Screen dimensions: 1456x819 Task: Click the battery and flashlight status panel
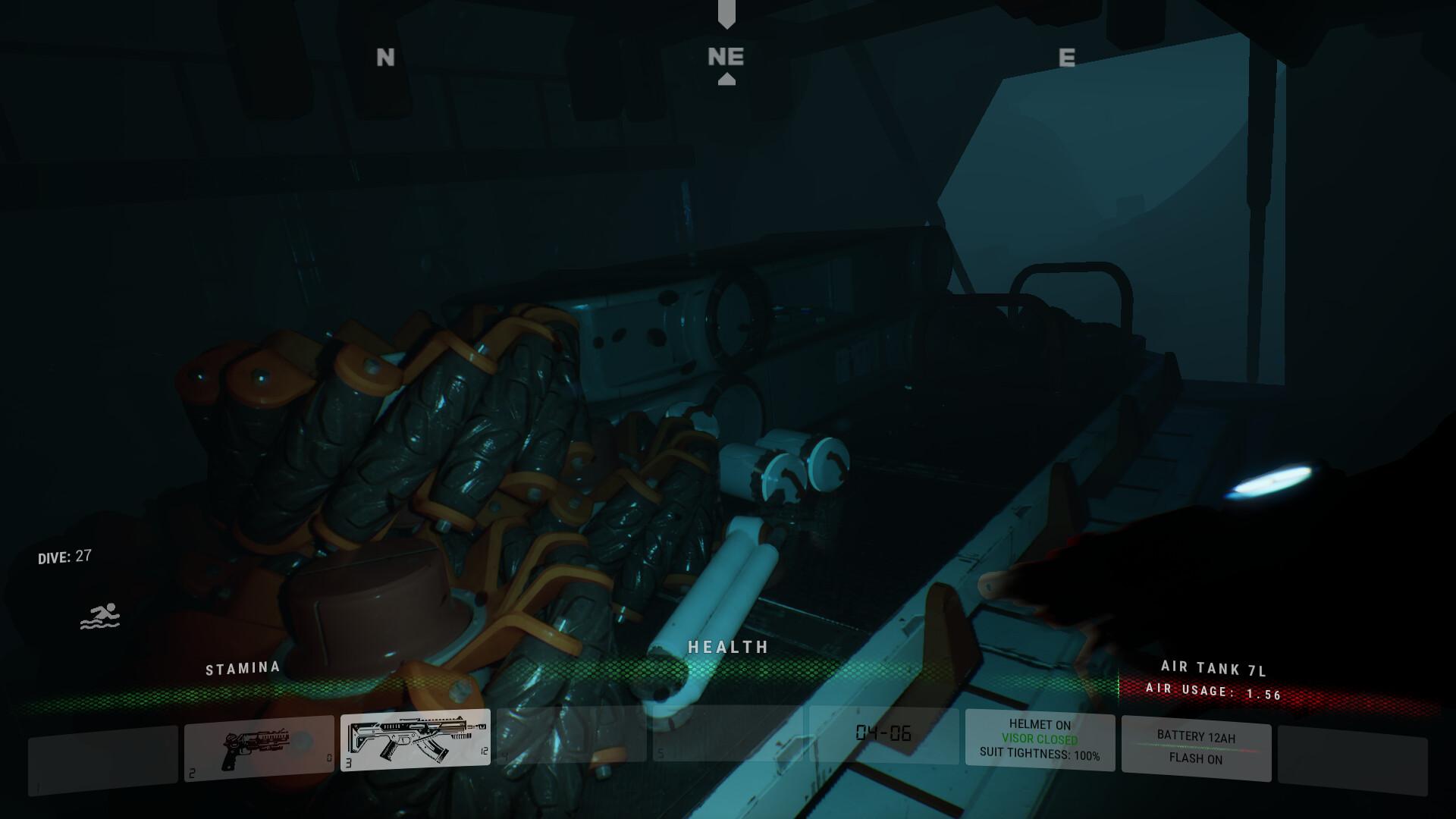[1196, 748]
